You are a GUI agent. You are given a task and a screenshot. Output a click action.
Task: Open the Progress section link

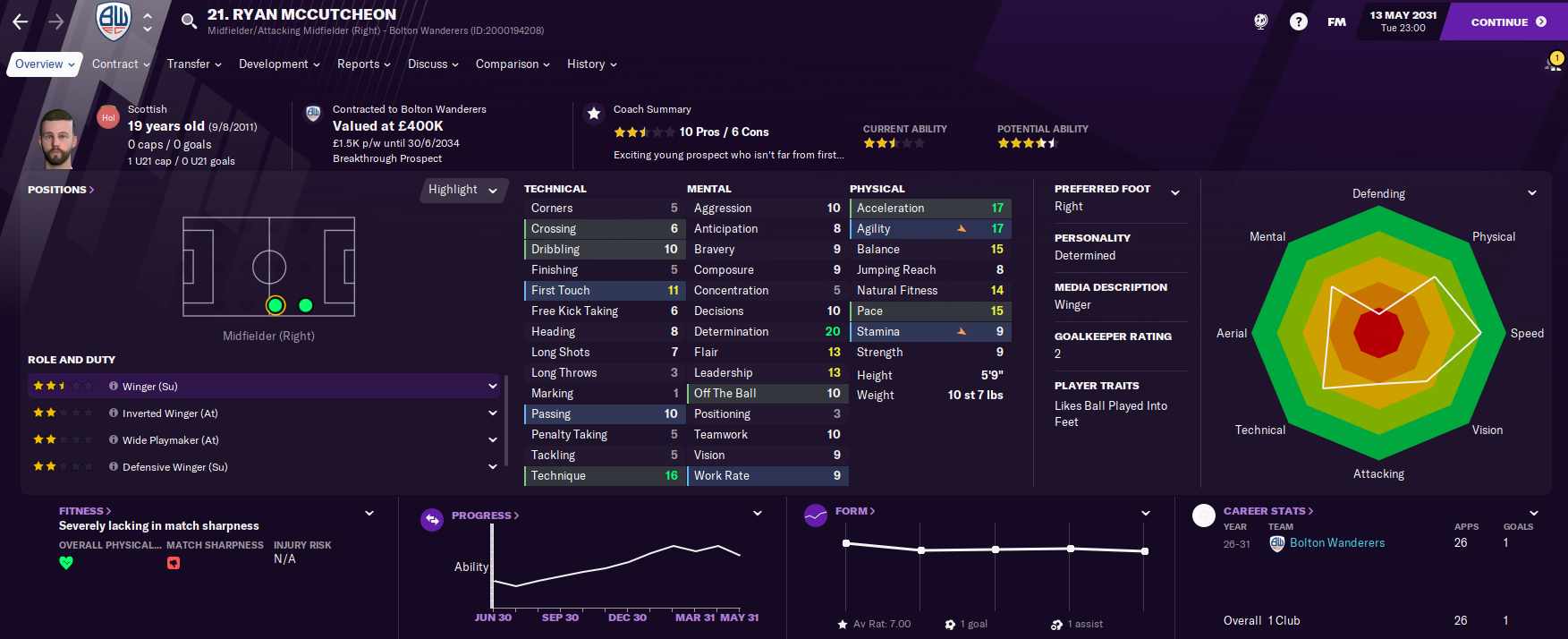pos(485,515)
